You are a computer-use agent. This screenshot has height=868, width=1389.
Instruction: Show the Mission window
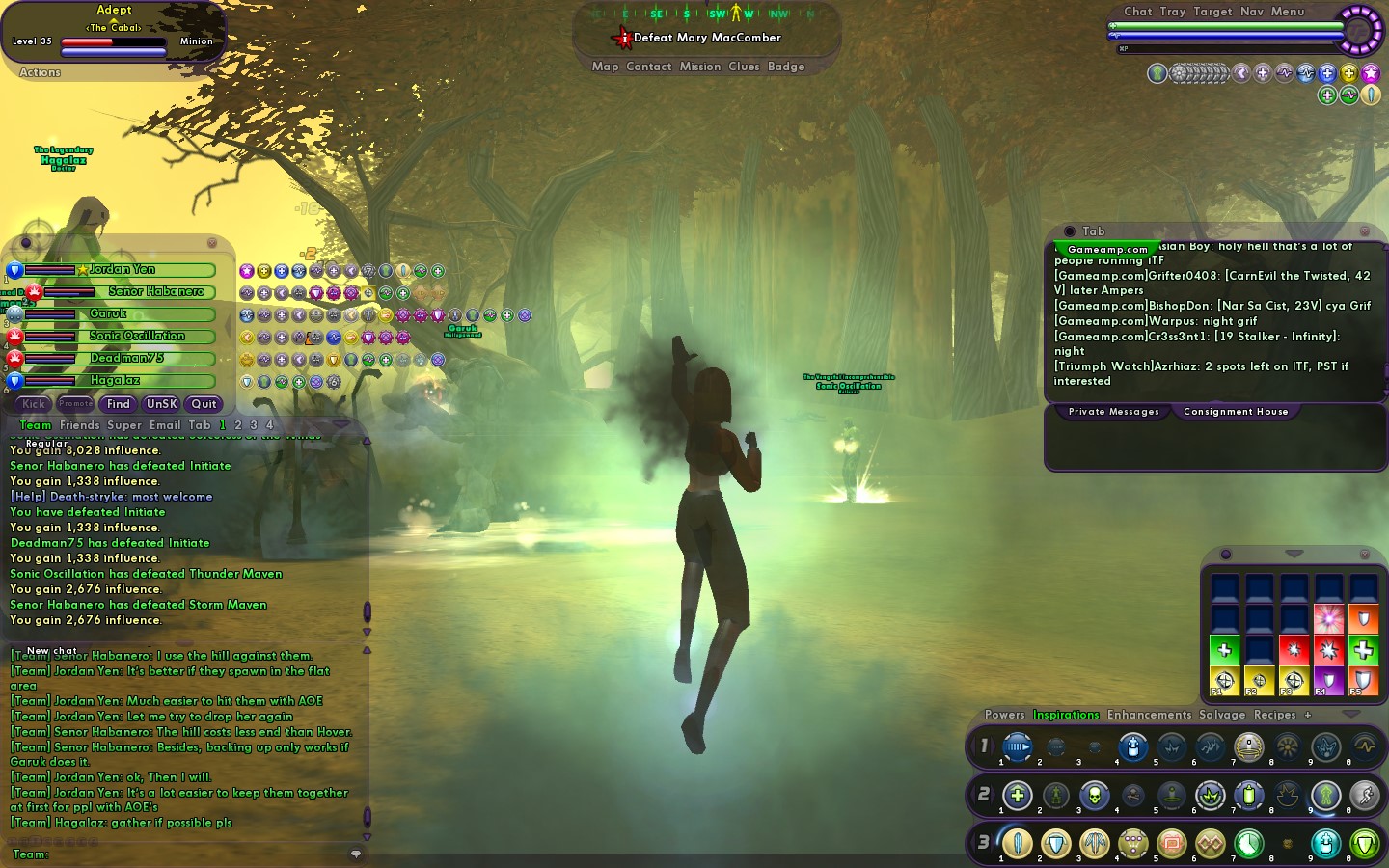700,67
